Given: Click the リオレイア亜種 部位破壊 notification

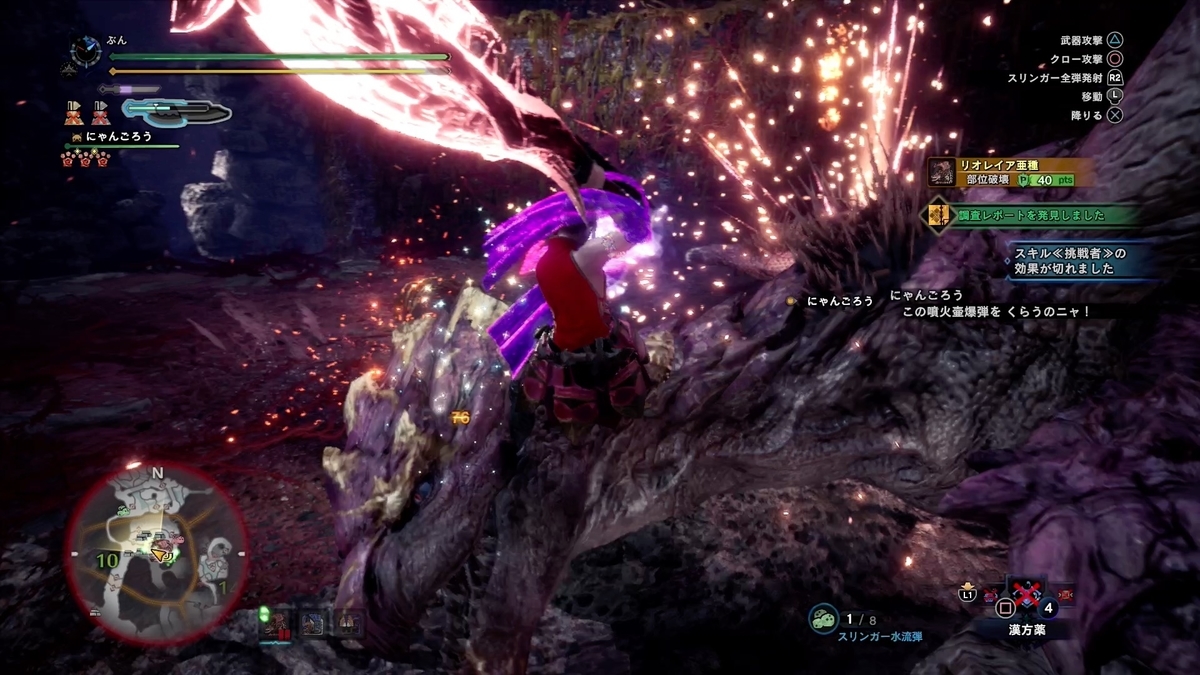Looking at the screenshot, I should point(1010,172).
